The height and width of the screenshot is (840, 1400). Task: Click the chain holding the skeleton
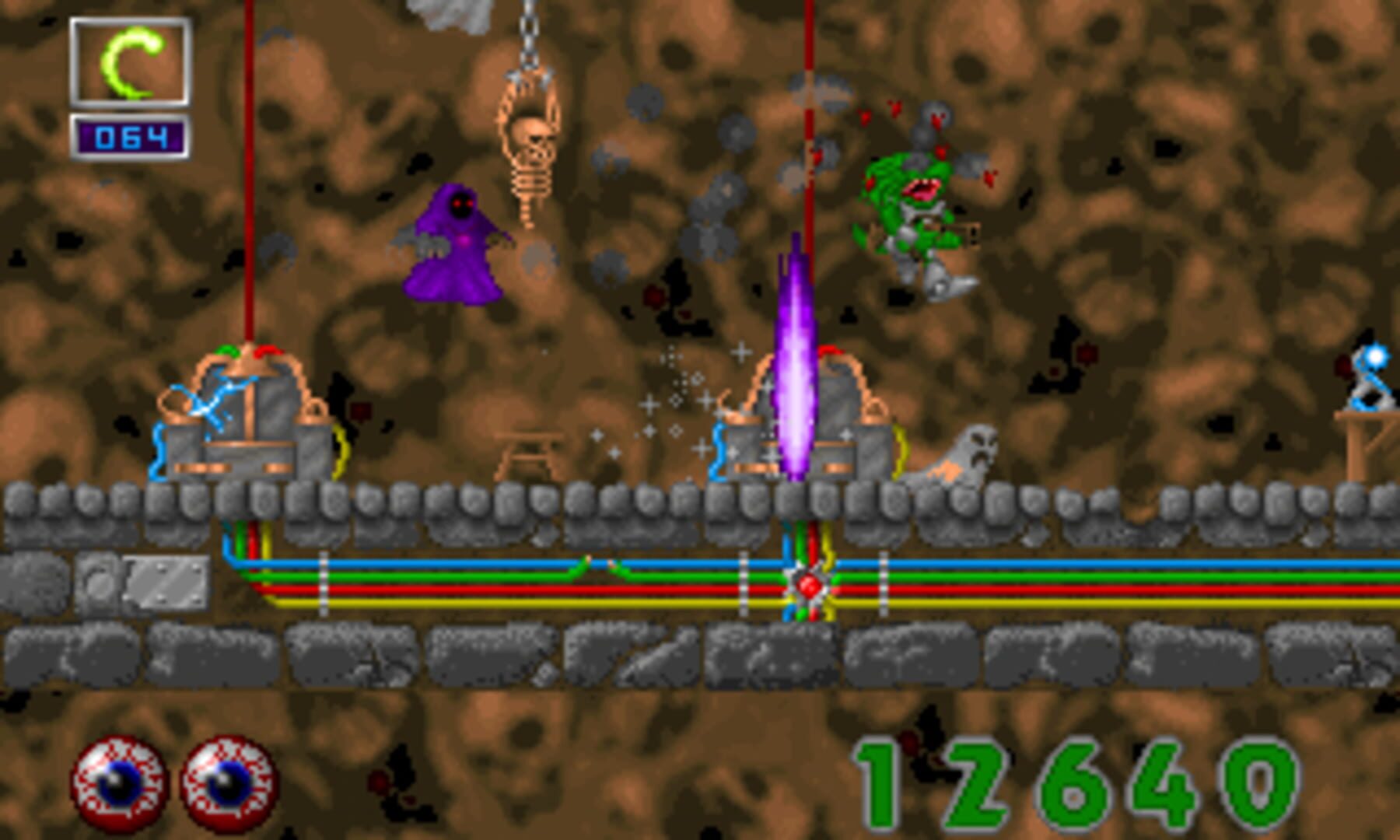[x=529, y=31]
